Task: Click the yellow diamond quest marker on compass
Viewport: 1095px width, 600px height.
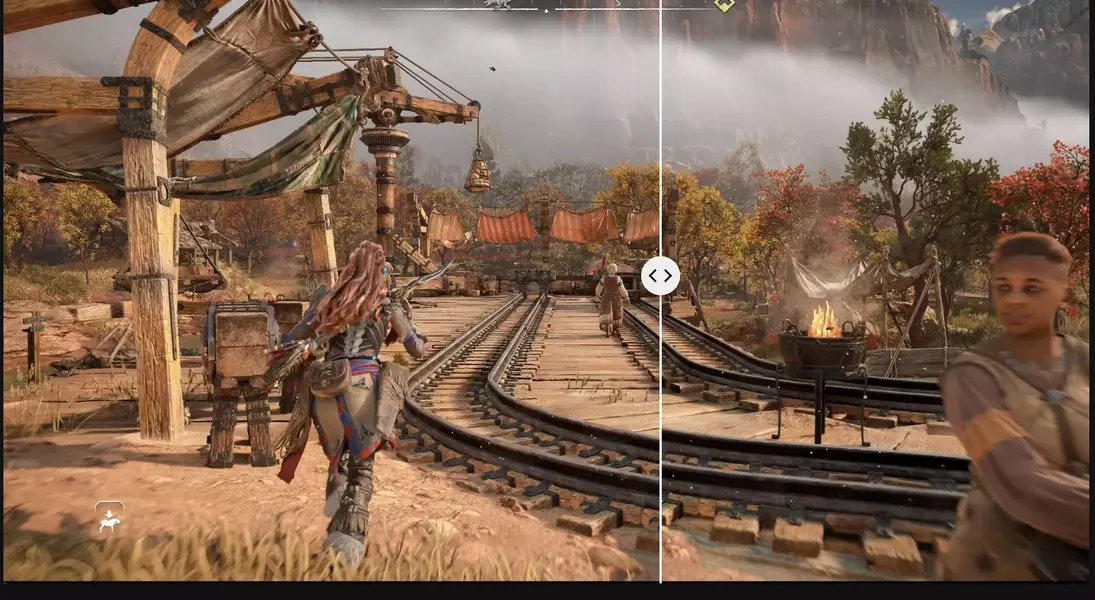Action: [724, 5]
